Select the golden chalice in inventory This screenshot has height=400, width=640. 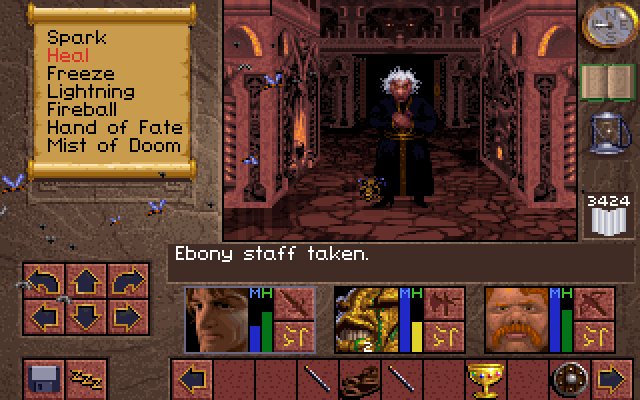pyautogui.click(x=483, y=379)
